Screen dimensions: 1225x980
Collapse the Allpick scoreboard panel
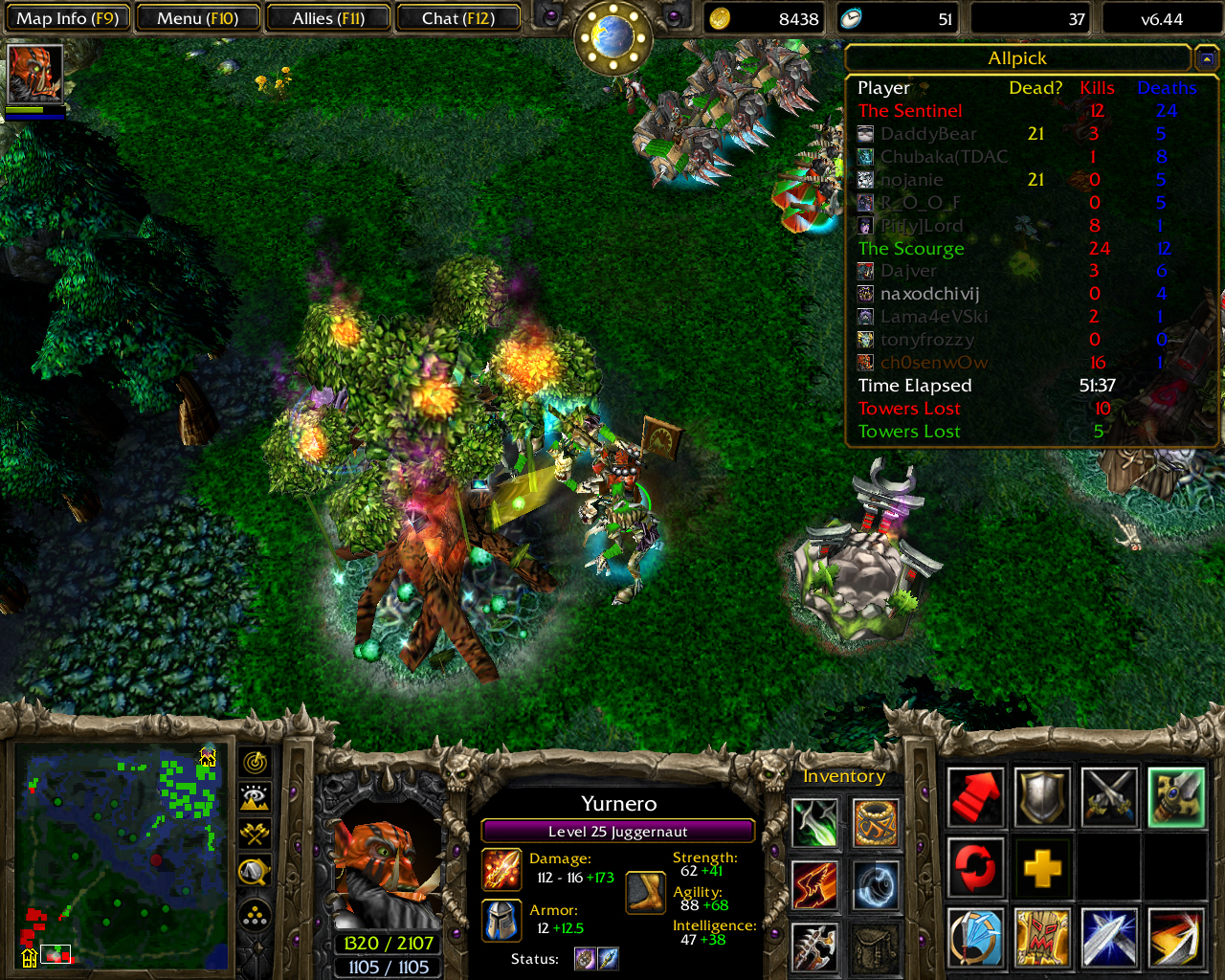coord(1205,57)
